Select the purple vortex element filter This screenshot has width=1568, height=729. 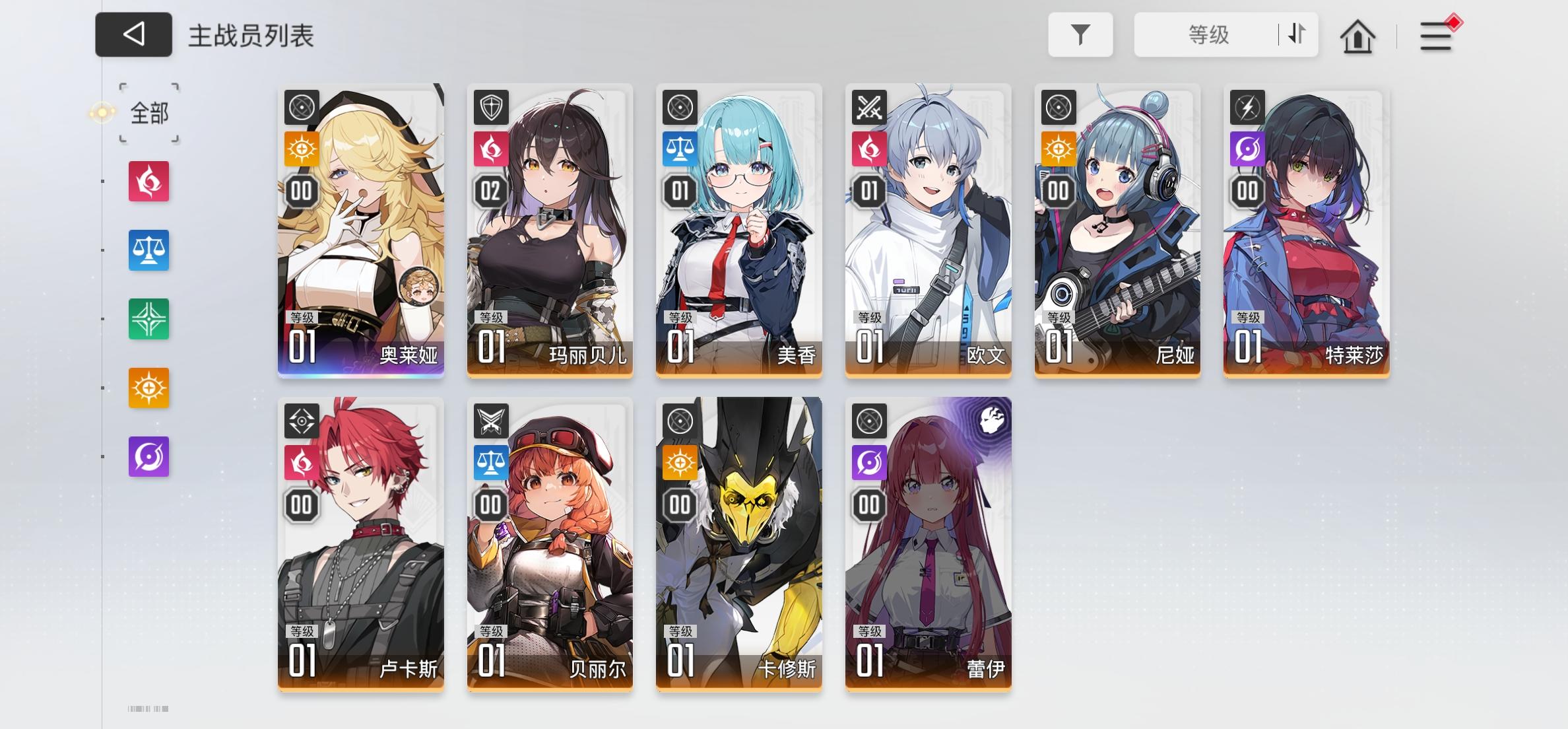[148, 456]
